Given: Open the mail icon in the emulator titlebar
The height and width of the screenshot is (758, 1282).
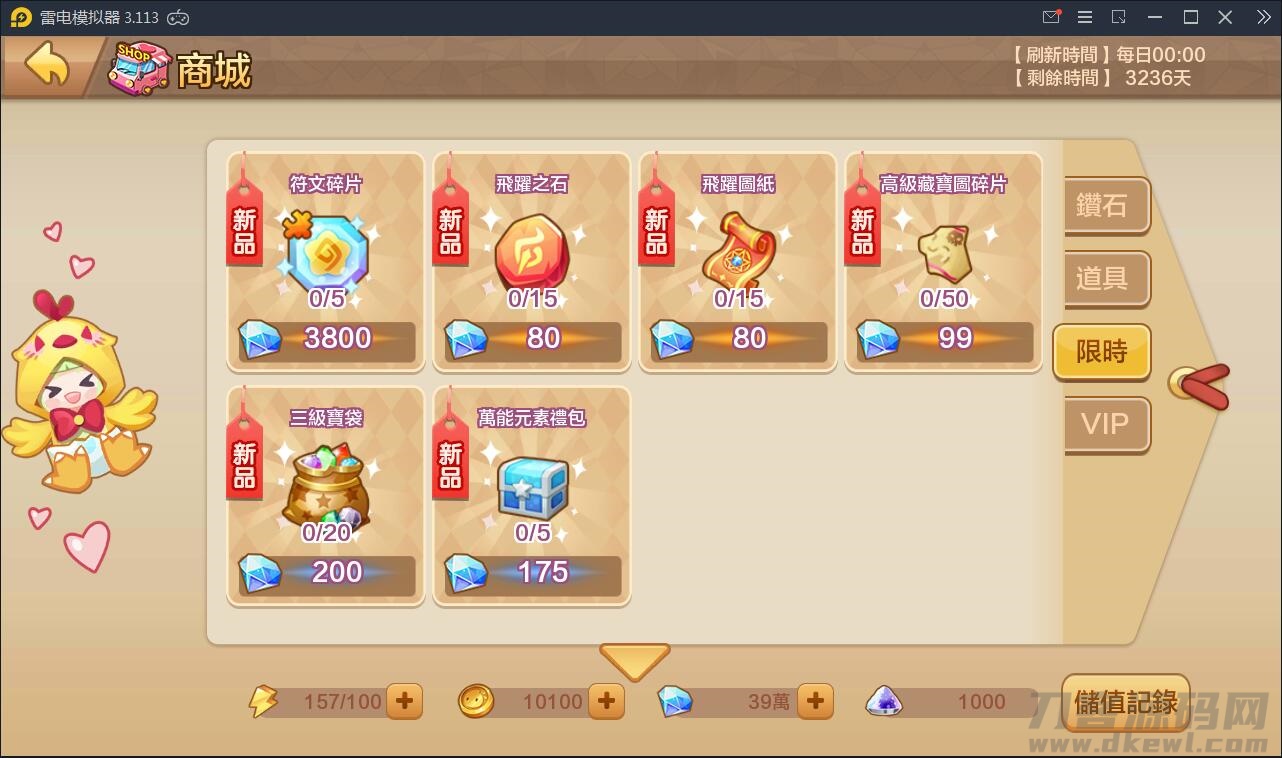Looking at the screenshot, I should pos(1051,16).
